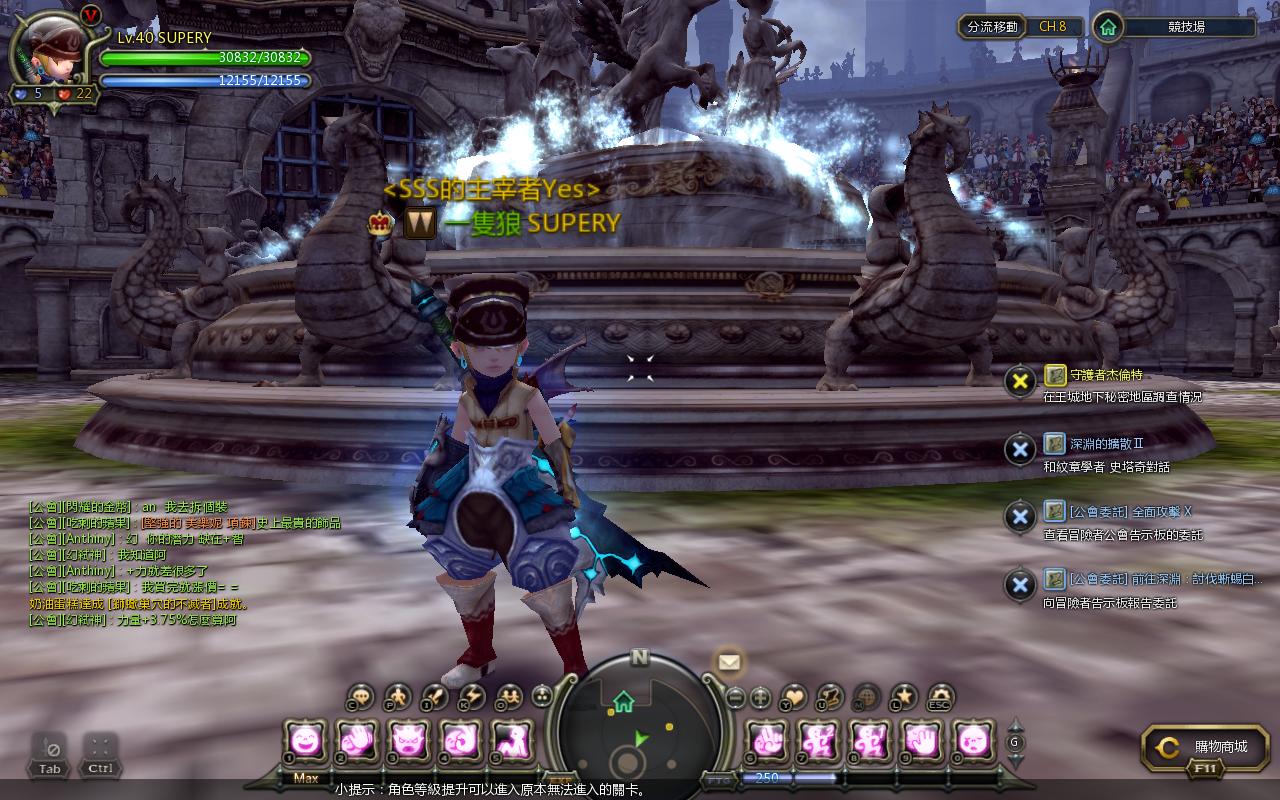This screenshot has height=800, width=1280.
Task: Trigger the crying face emote in slot 0
Action: coord(973,741)
